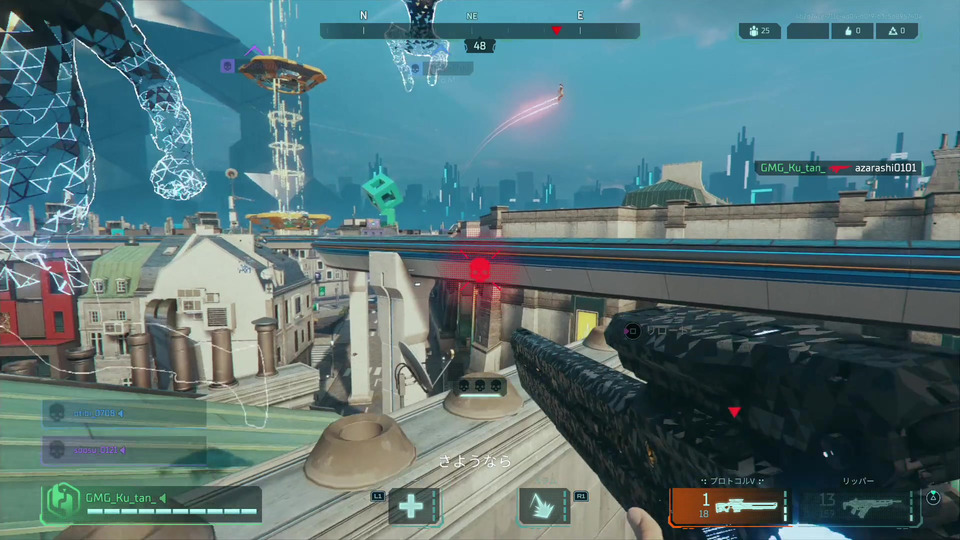This screenshot has height=540, width=960.
Task: Choose squadmate soosu_0121 in the squad list
Action: click(x=123, y=450)
